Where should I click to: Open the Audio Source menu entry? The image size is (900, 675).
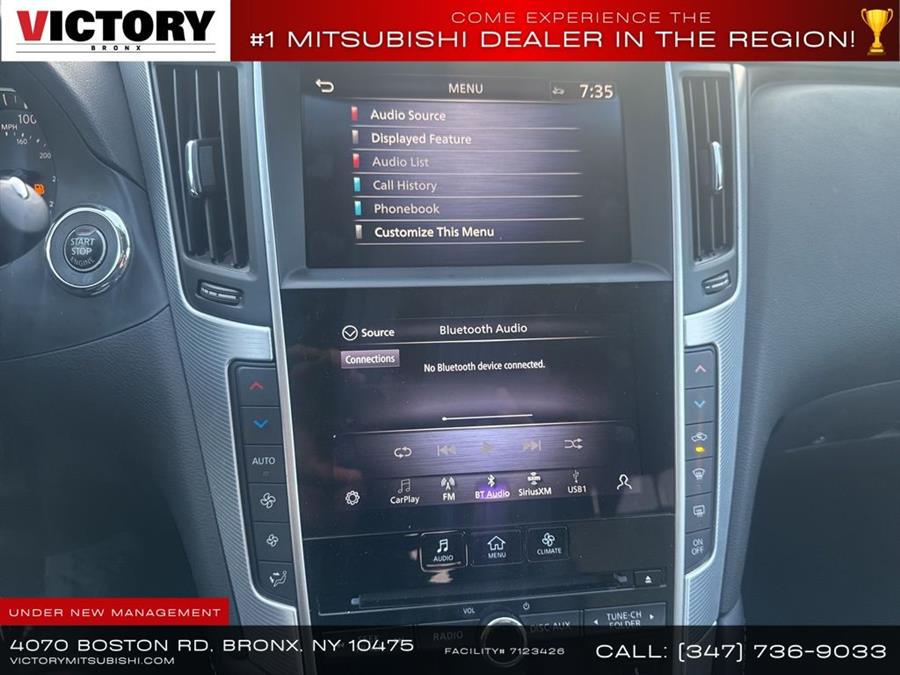tap(408, 115)
